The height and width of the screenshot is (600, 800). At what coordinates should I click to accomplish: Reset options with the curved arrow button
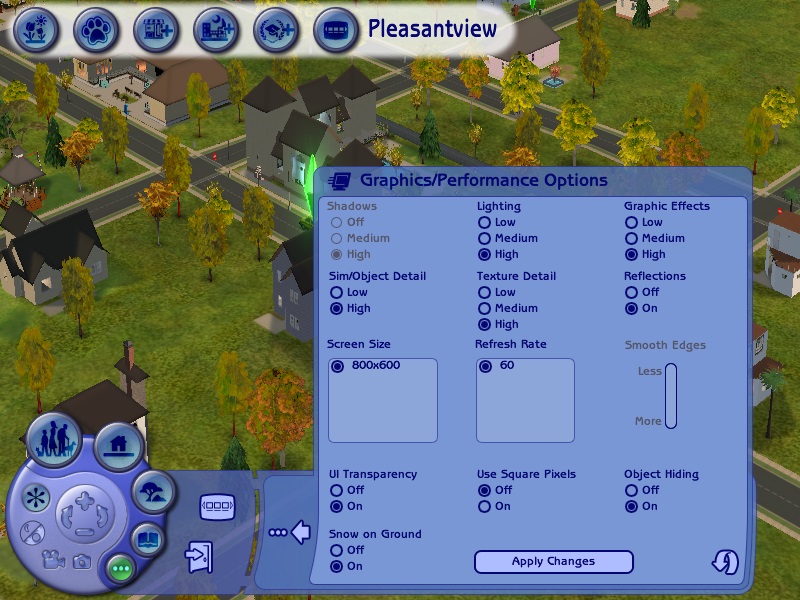[725, 563]
